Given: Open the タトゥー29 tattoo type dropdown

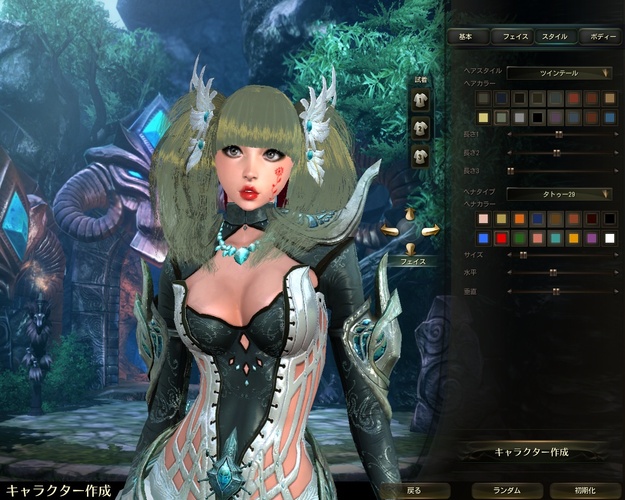Looking at the screenshot, I should click(559, 193).
